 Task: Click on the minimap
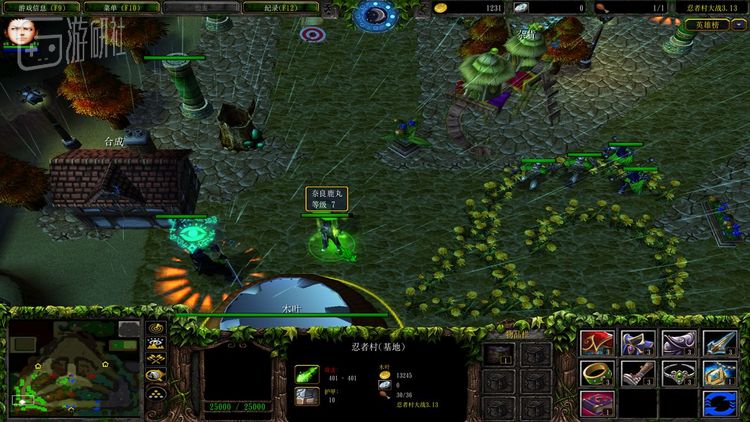75,367
